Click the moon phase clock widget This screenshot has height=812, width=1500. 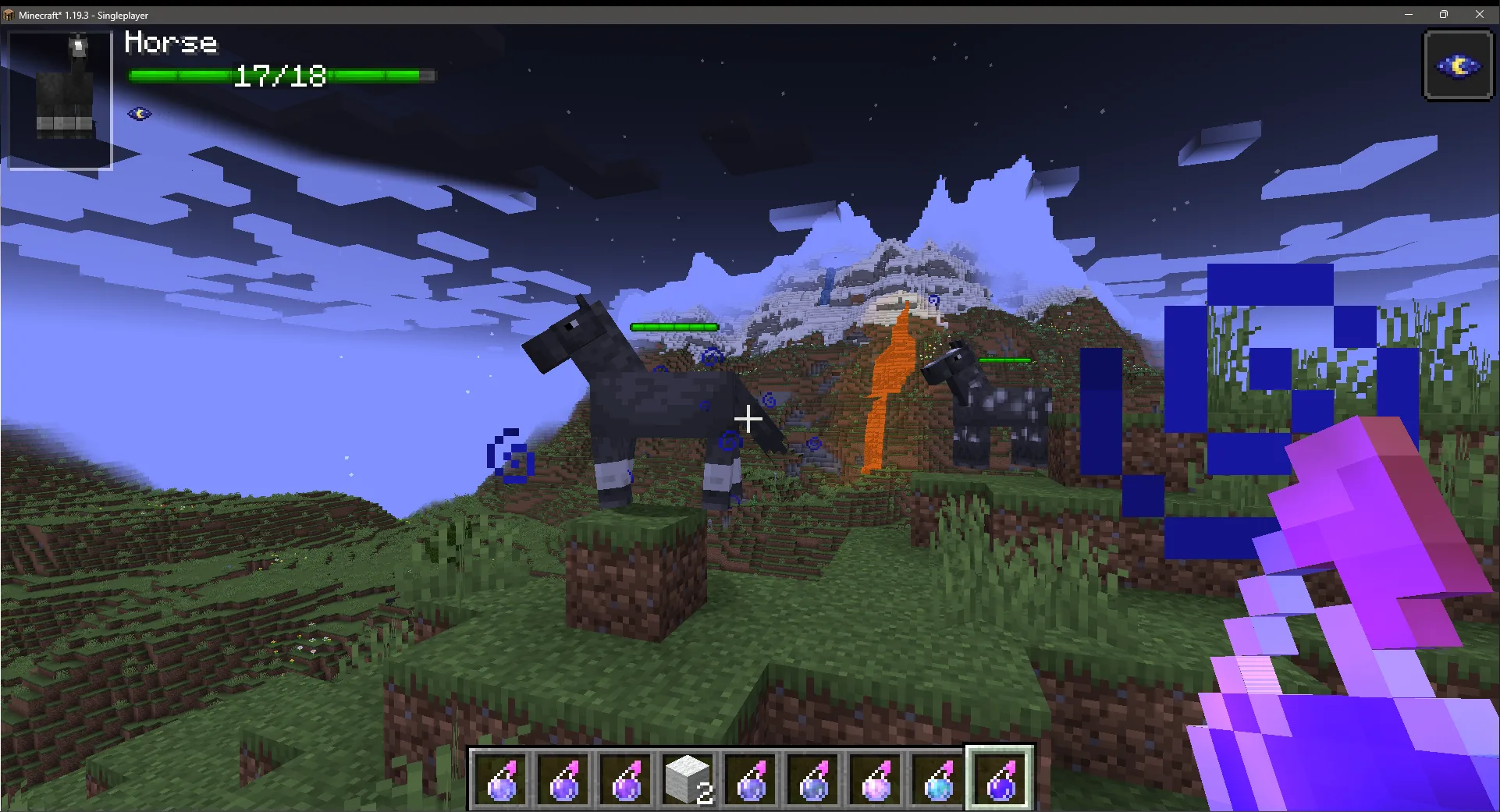pos(1458,65)
